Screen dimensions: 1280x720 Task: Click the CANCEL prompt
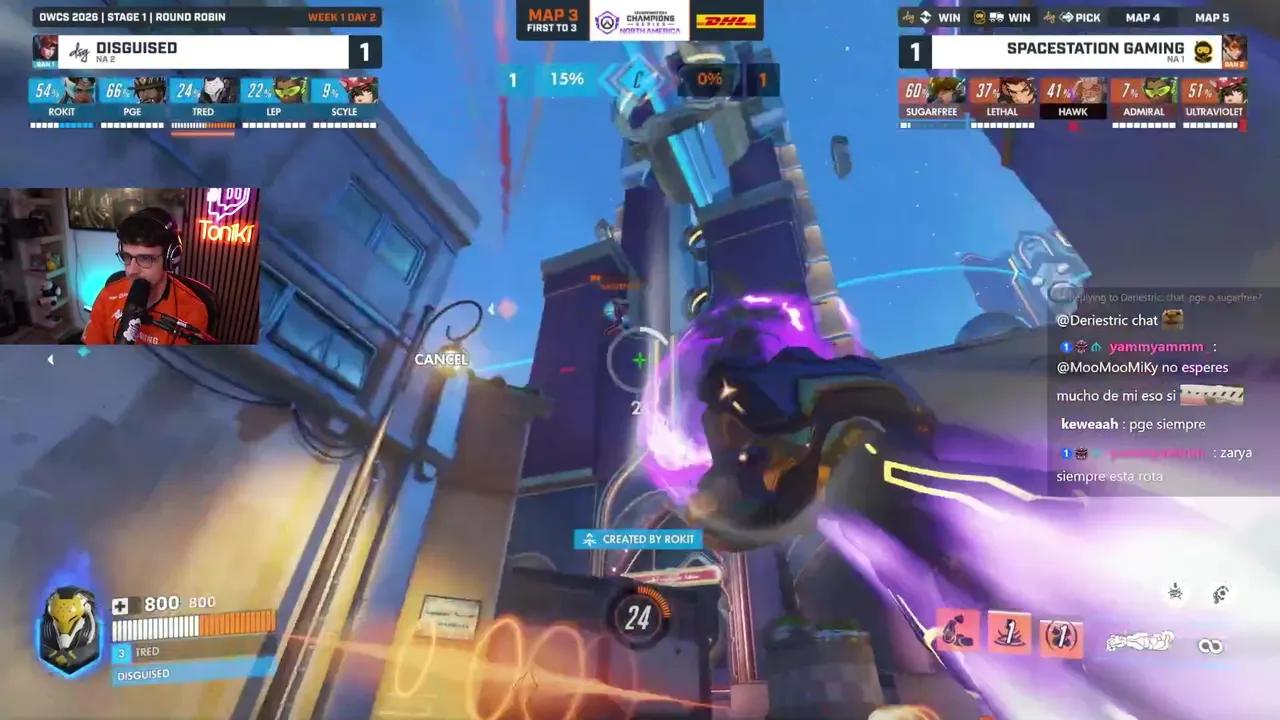(441, 359)
